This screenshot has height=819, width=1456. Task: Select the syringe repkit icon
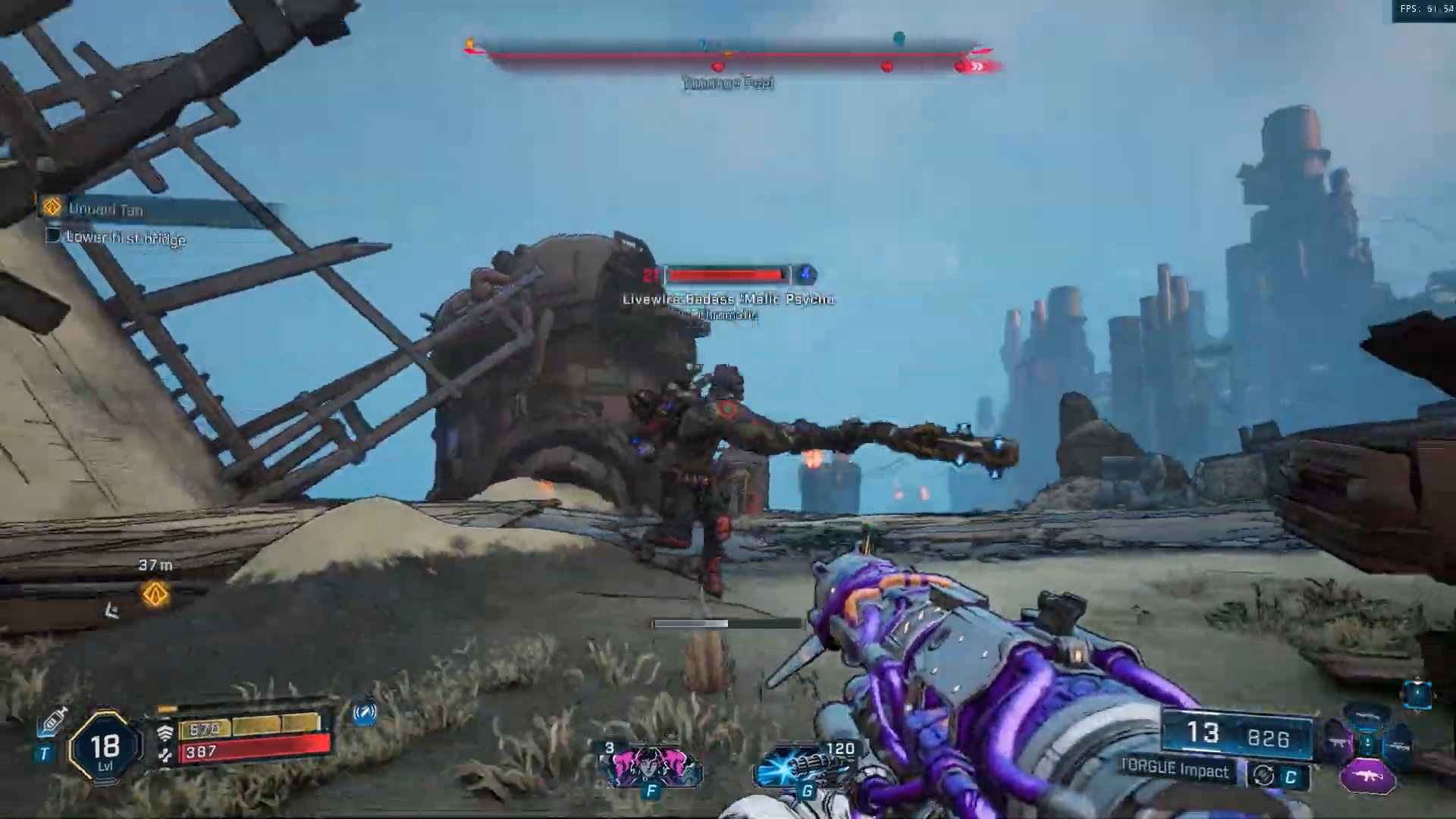pyautogui.click(x=52, y=722)
